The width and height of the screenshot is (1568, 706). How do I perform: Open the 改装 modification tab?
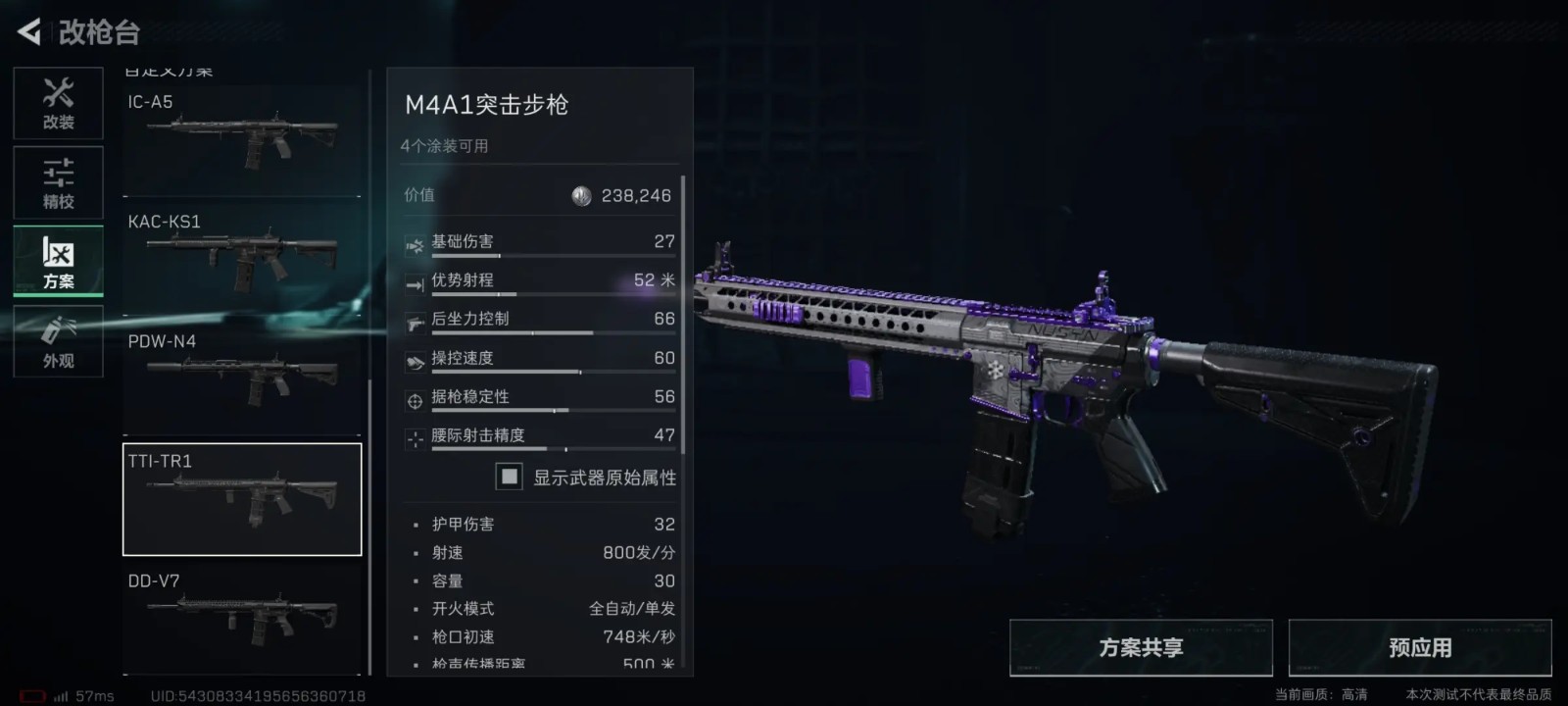tap(58, 104)
